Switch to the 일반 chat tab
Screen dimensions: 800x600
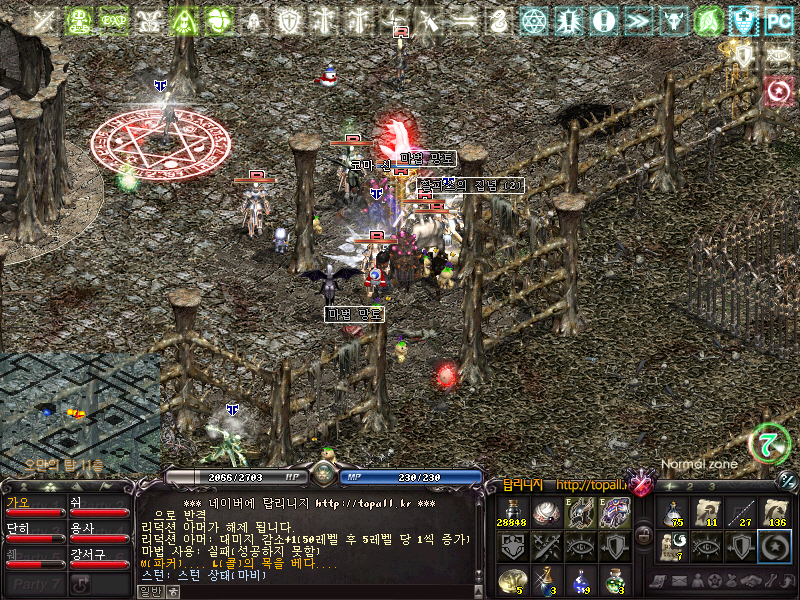(150, 591)
